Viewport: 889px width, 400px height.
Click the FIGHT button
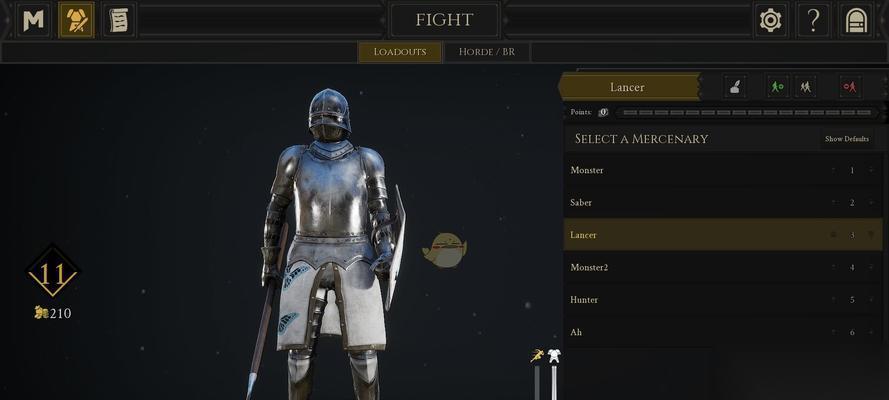pos(444,20)
